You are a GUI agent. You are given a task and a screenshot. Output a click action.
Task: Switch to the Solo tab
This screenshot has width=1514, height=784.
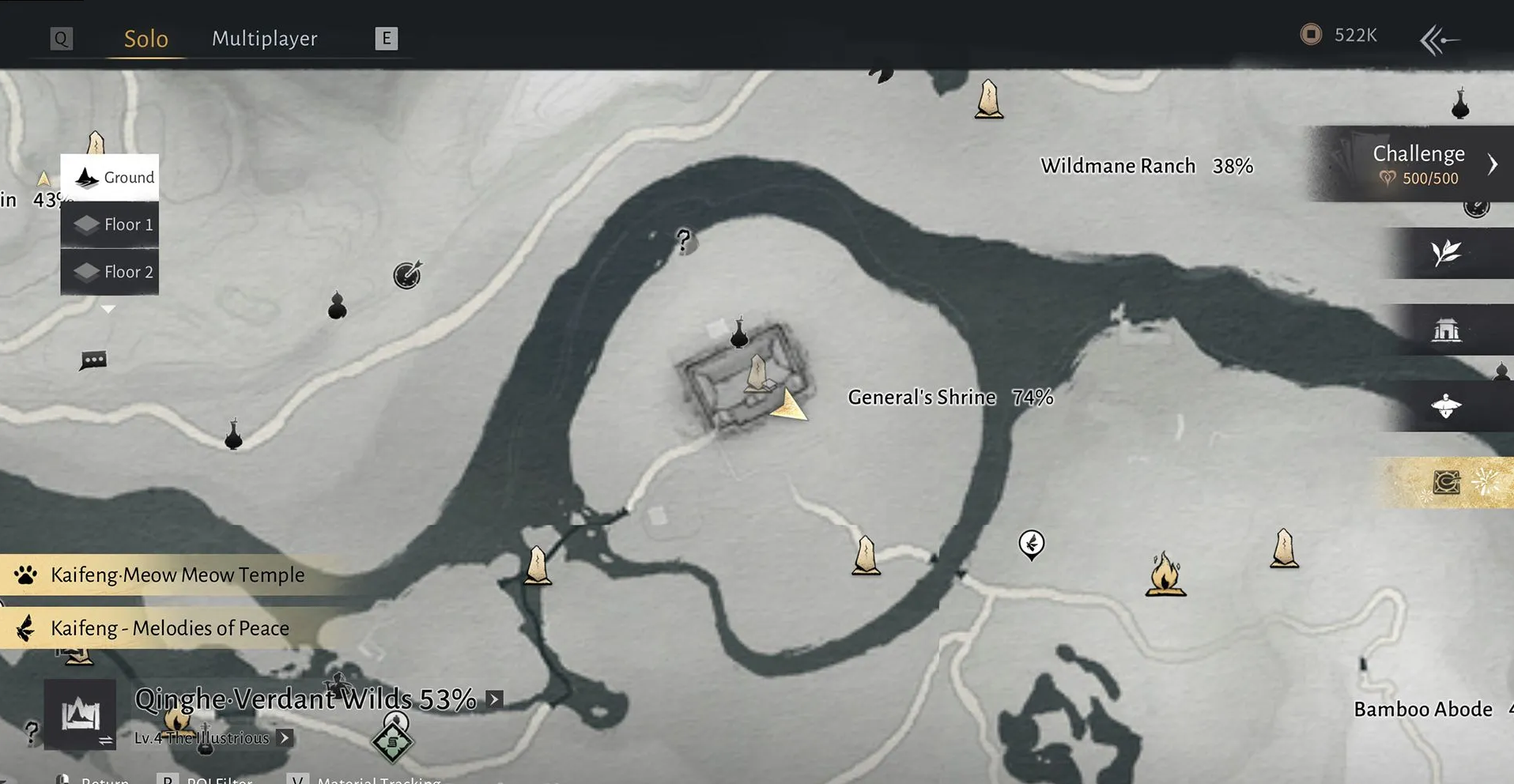pyautogui.click(x=146, y=39)
